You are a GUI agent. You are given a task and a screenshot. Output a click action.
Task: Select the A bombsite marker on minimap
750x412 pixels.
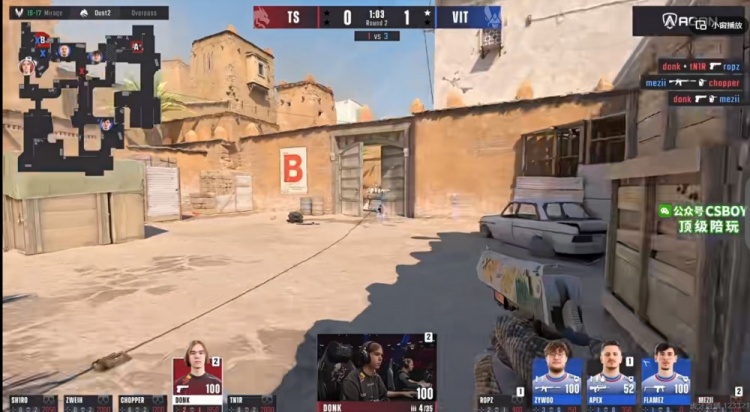click(x=137, y=46)
